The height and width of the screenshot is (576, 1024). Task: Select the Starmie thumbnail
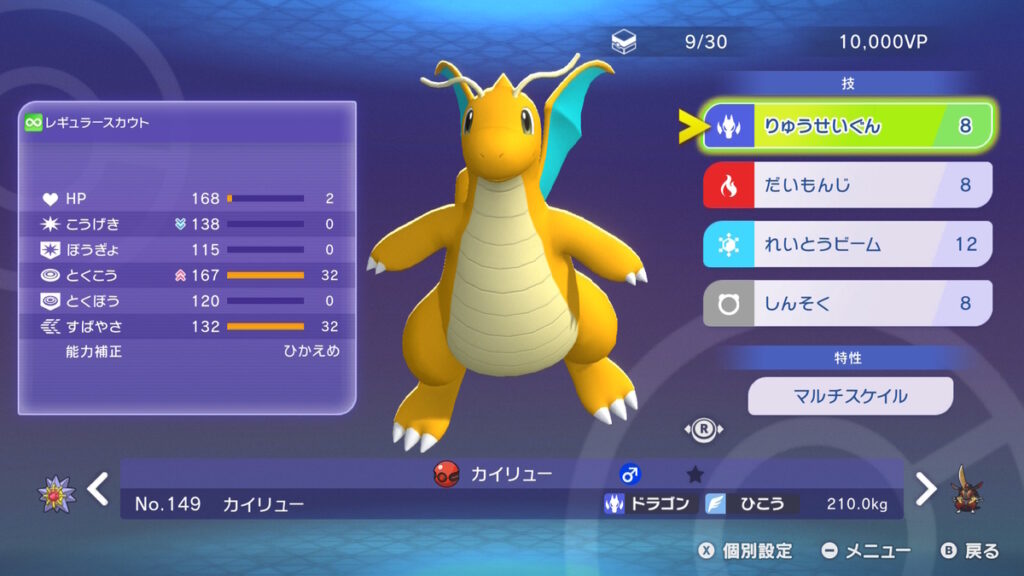point(55,491)
